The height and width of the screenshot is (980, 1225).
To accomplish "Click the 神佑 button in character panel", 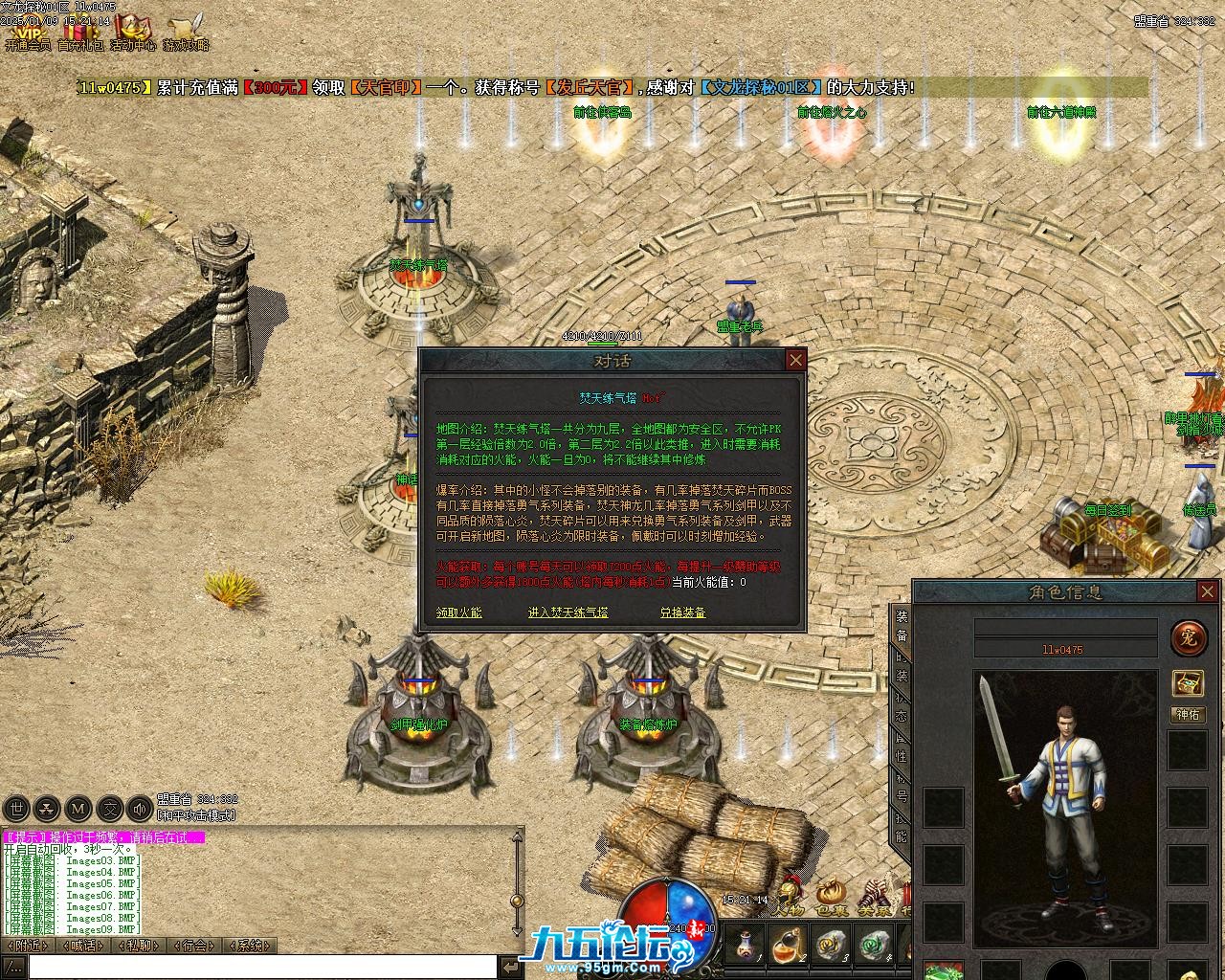I will coord(1188,715).
